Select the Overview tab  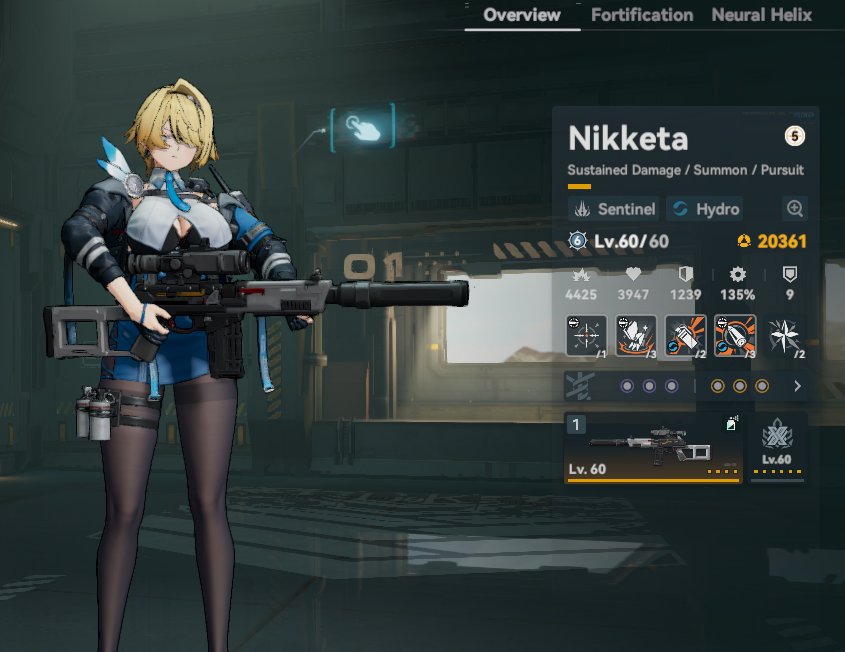click(522, 15)
